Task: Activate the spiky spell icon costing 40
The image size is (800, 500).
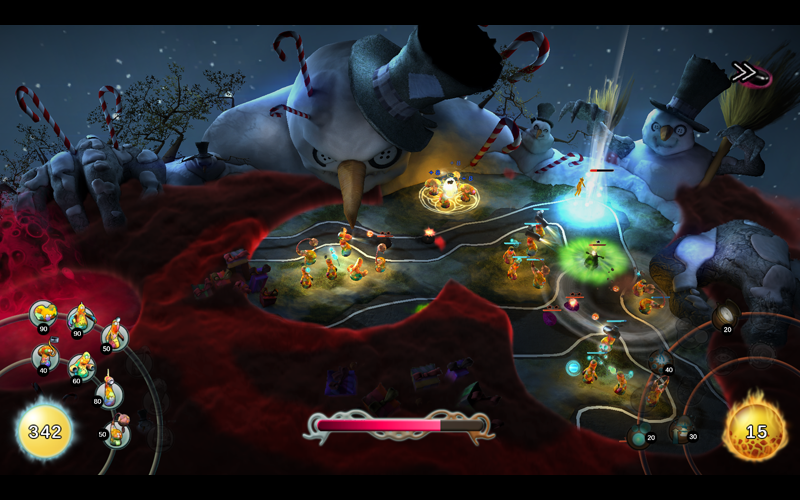Action: 661,362
